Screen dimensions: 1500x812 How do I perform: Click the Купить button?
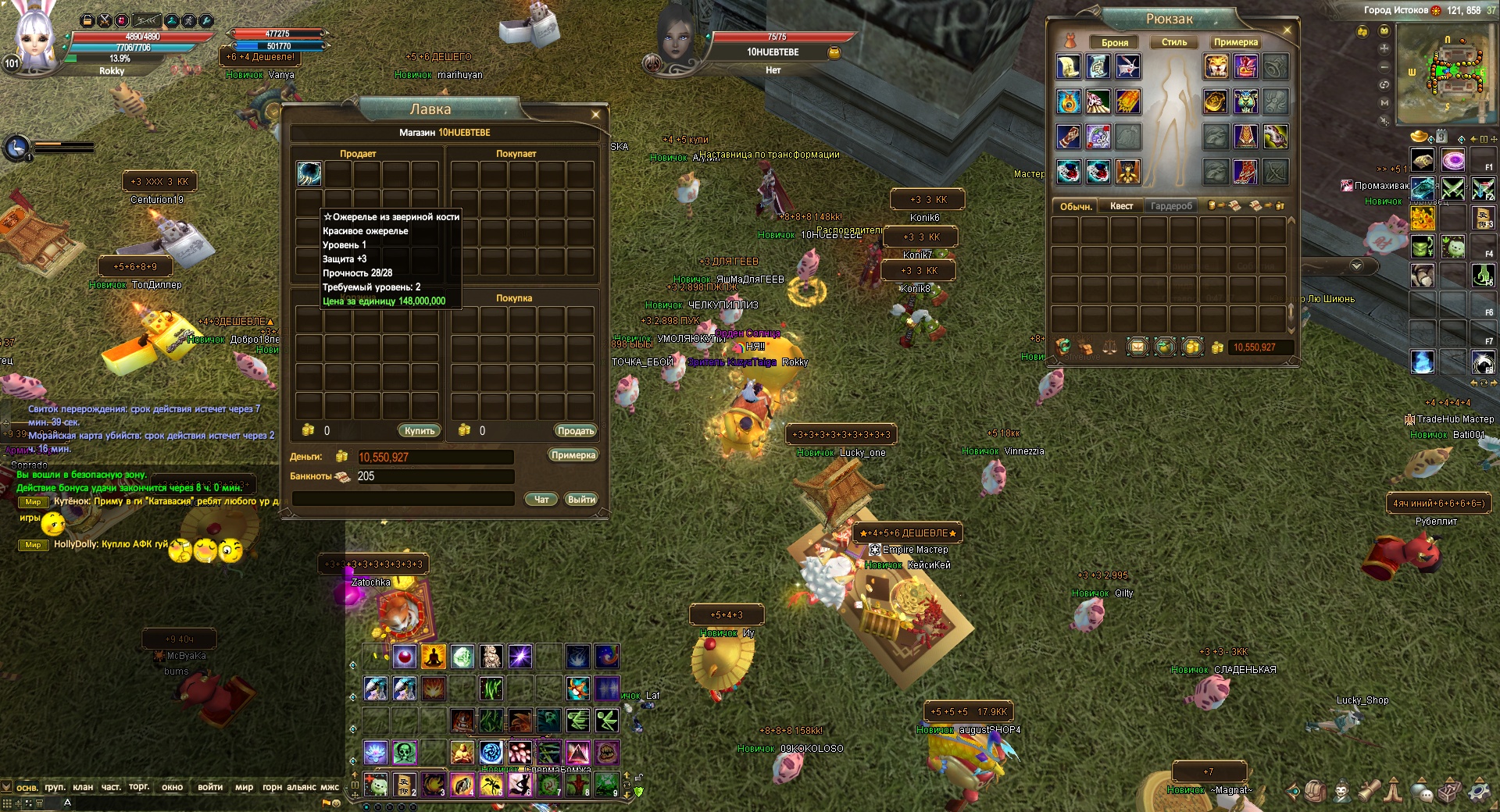[420, 431]
